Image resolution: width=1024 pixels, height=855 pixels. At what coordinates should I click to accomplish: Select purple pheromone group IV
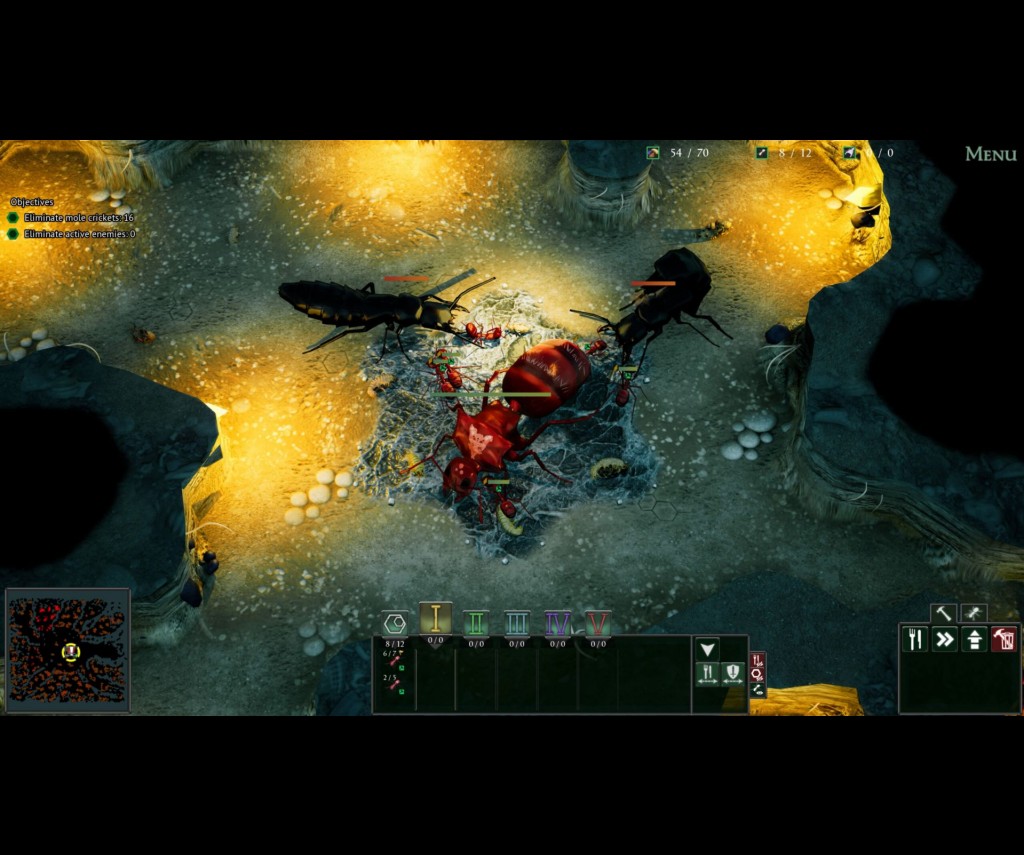click(x=557, y=624)
